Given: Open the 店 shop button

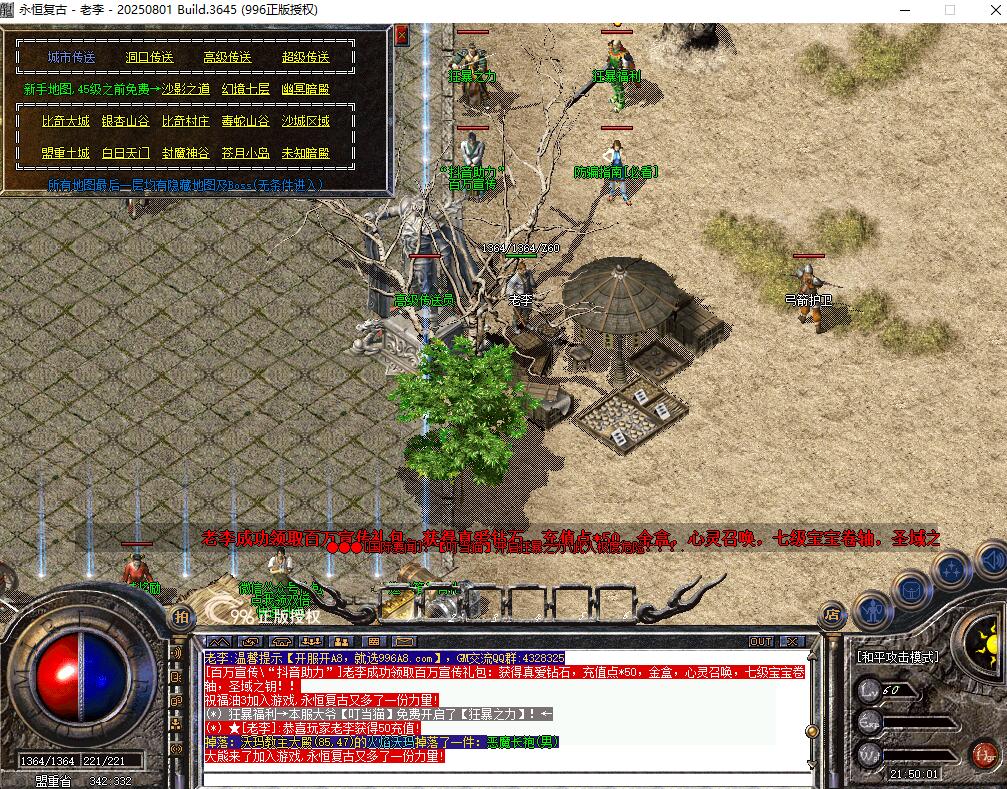Looking at the screenshot, I should (830, 614).
